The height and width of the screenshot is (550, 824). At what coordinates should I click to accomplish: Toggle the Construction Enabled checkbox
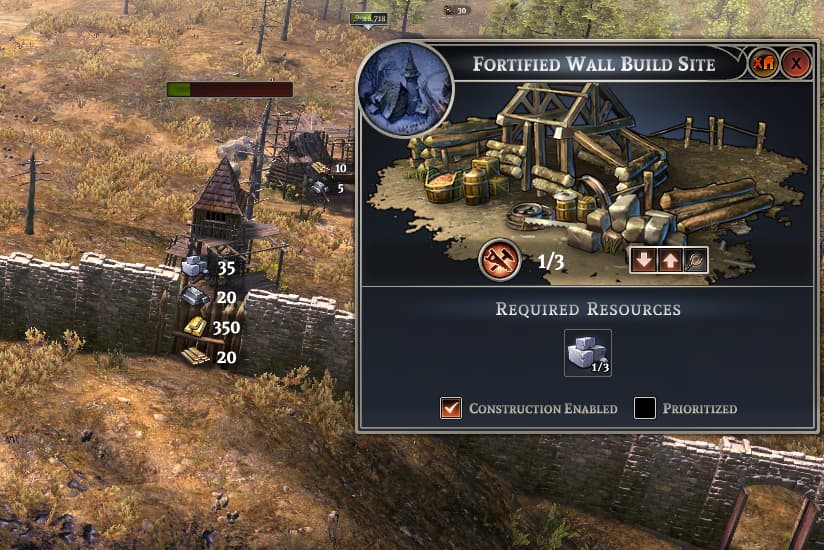click(x=451, y=408)
